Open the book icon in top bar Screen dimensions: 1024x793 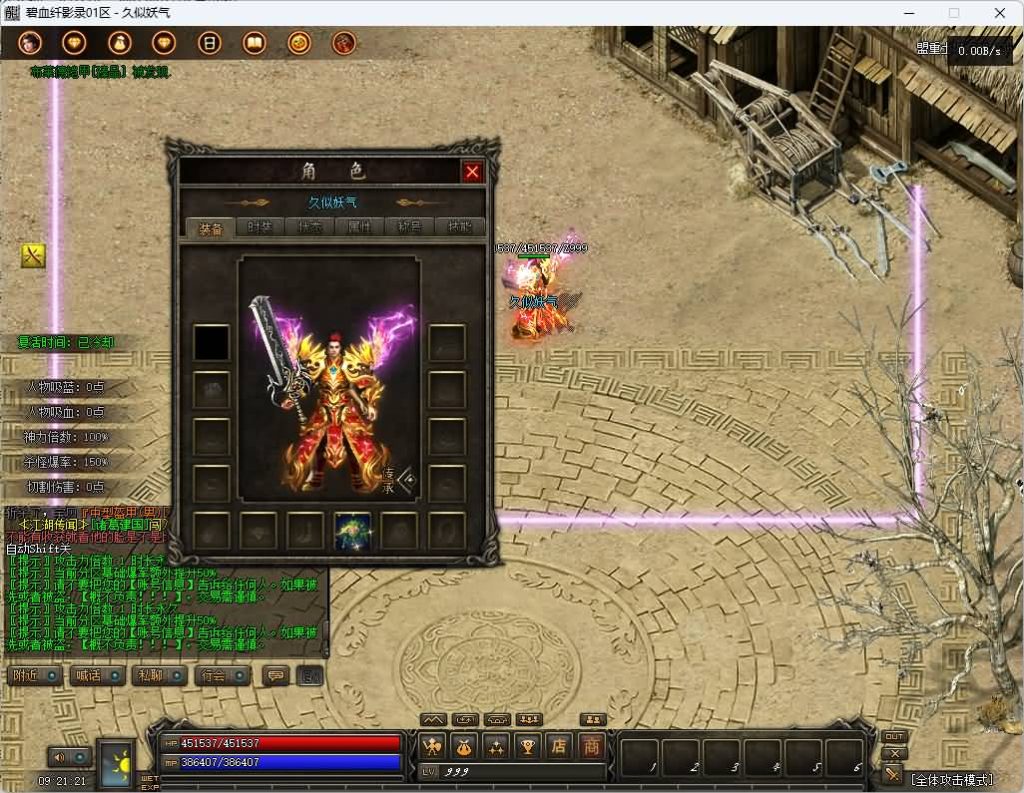(255, 43)
